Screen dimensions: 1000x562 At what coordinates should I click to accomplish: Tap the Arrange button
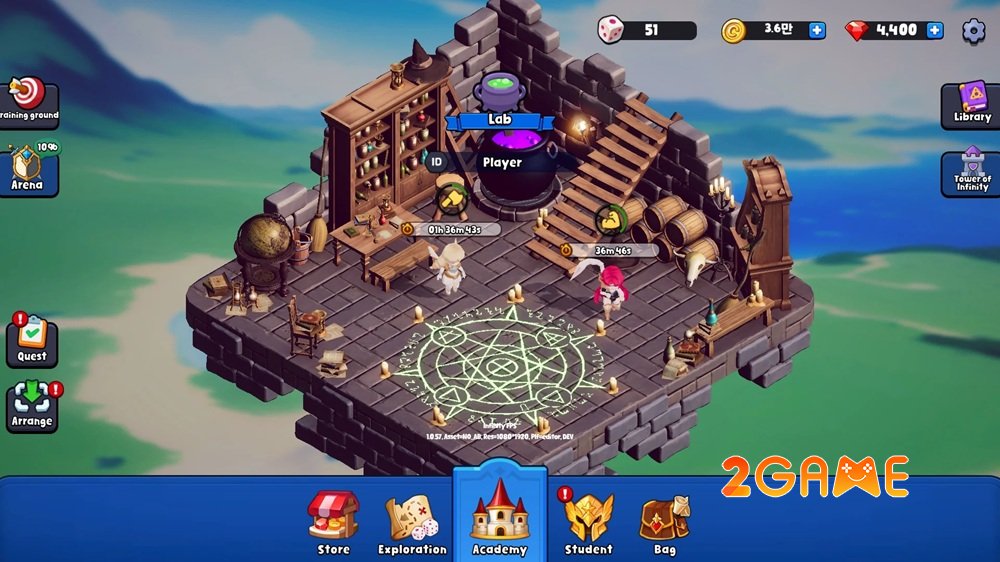pyautogui.click(x=32, y=407)
